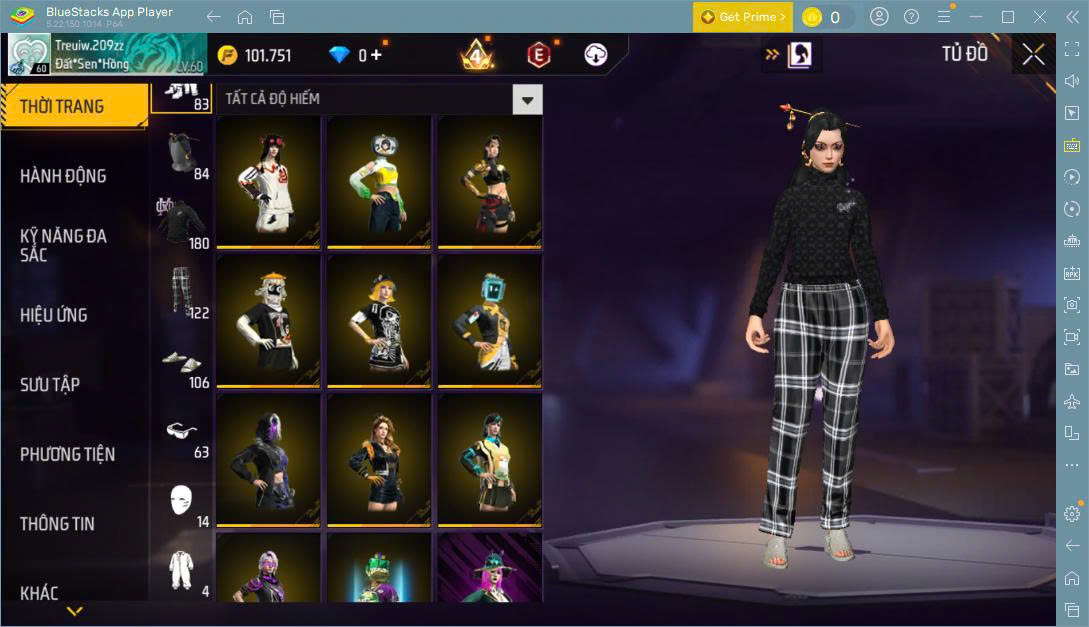Select the black jacket tops subcategory
Viewport: 1089px width, 627px height.
[x=181, y=223]
